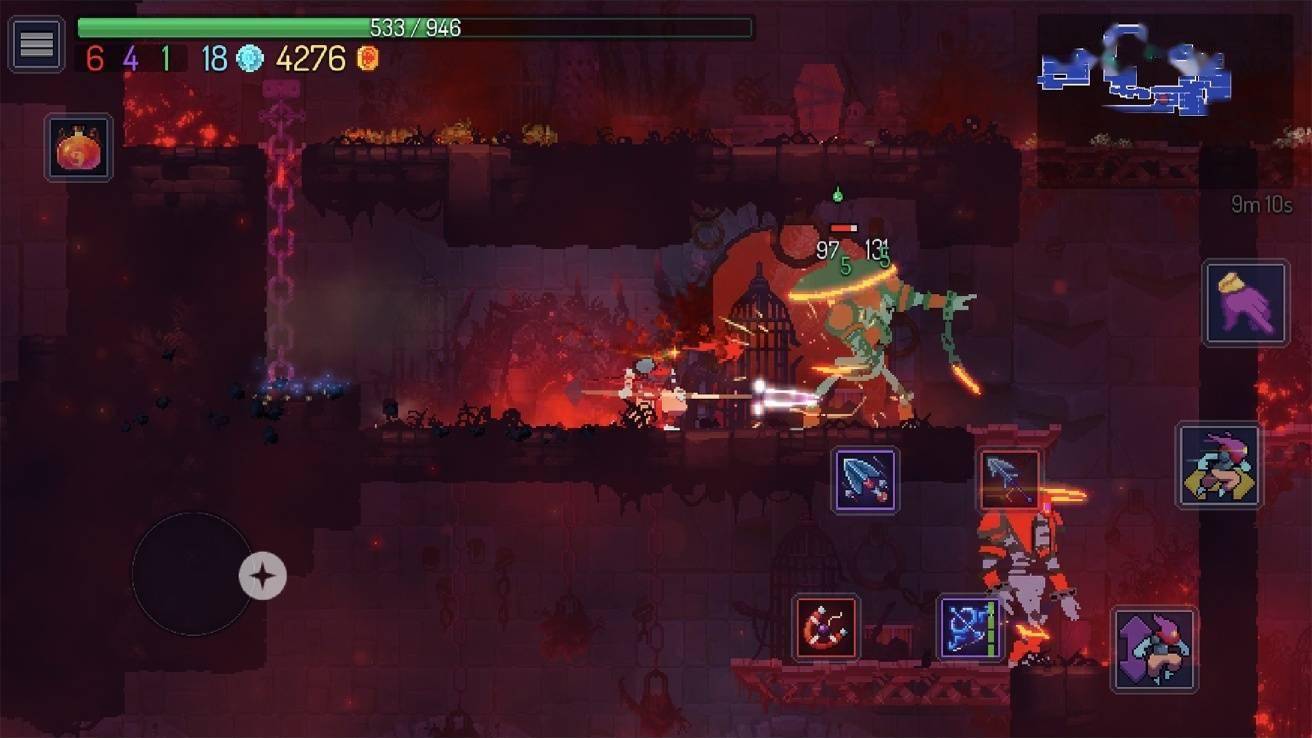Screen dimensions: 1312x738
Task: Touch the virtual movement joystick
Action: [192, 574]
